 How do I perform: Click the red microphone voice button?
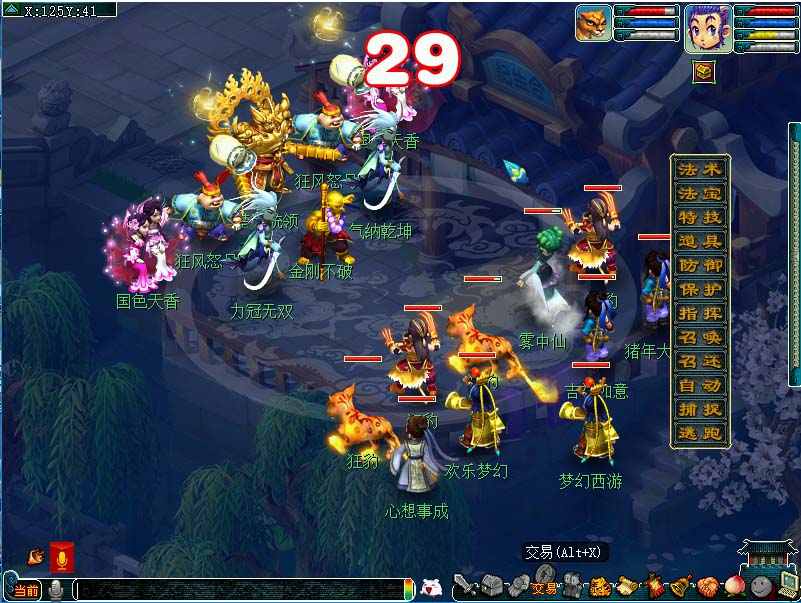(61, 556)
